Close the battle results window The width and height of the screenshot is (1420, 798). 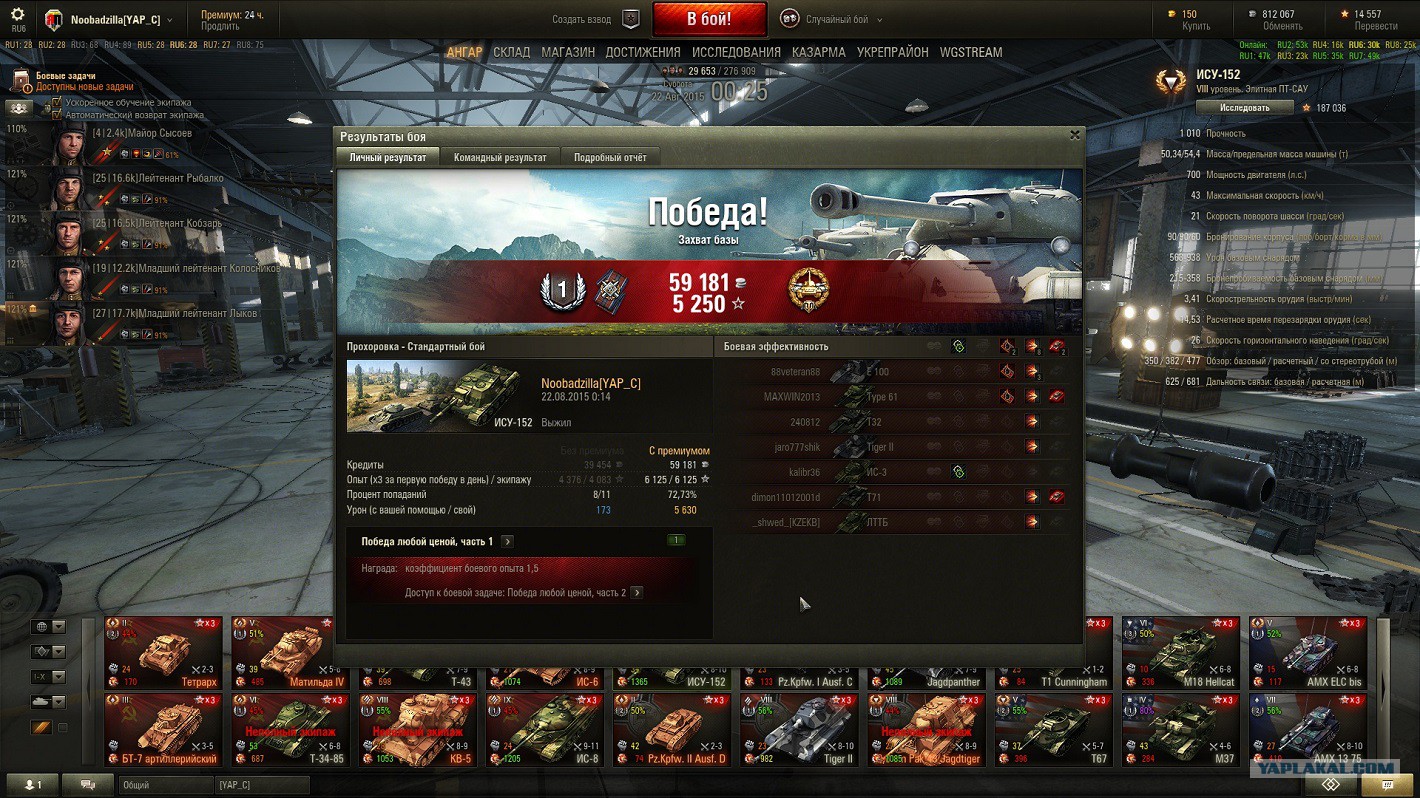(1075, 135)
